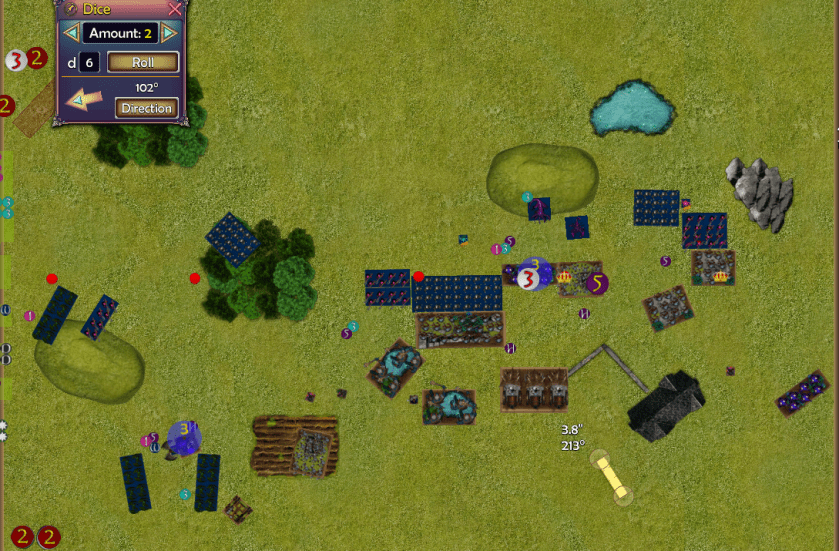Decrease the dice Amount with left arrow
The height and width of the screenshot is (551, 839).
click(71, 33)
